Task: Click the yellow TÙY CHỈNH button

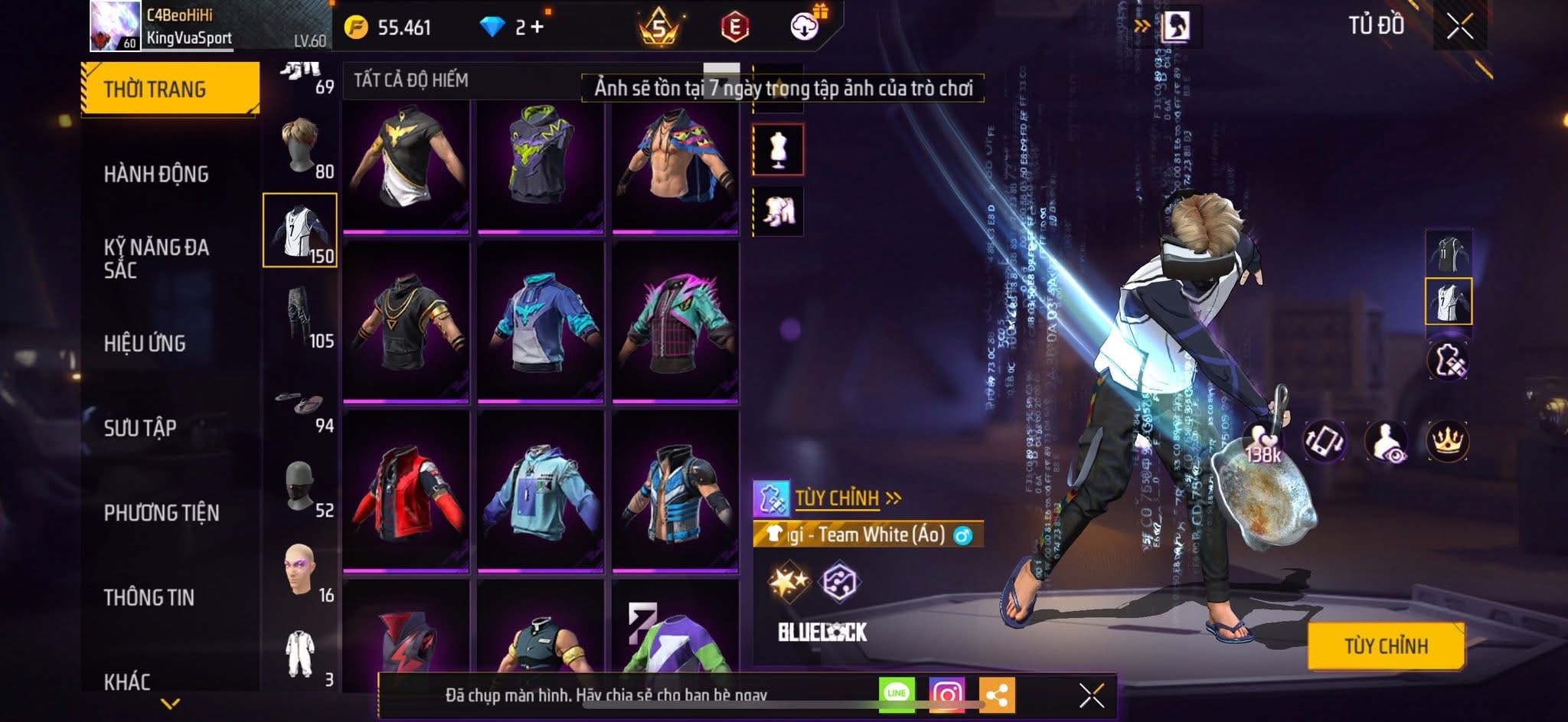Action: tap(1386, 646)
